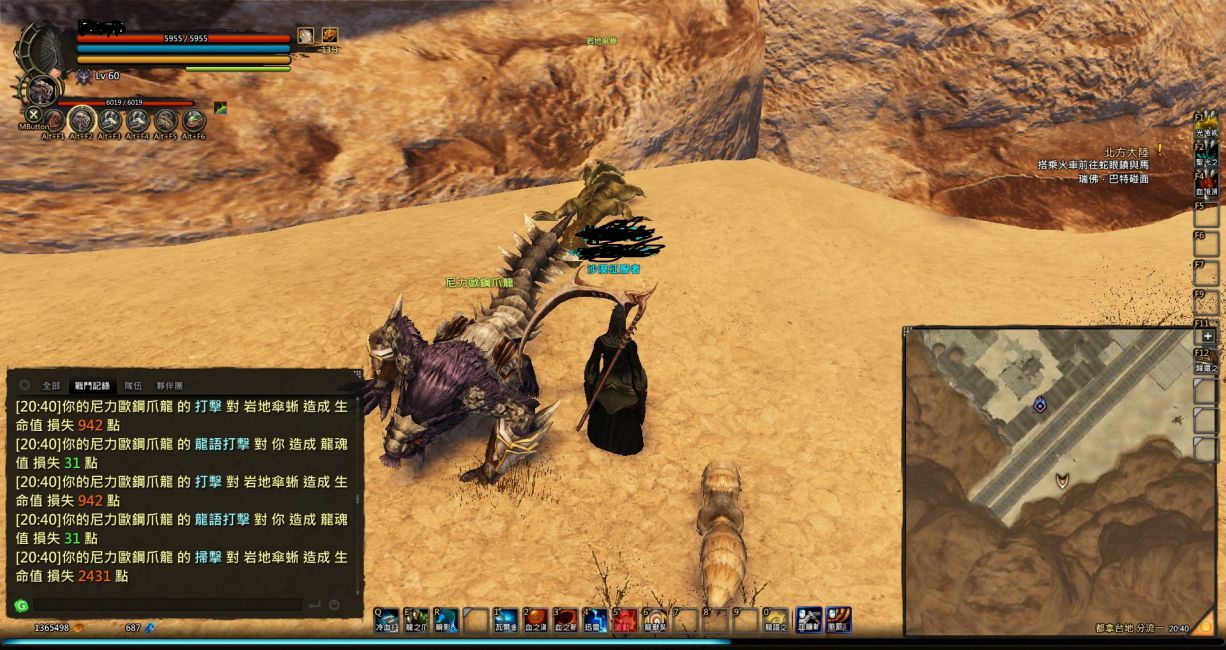The height and width of the screenshot is (650, 1226).
Task: Activate the Q hotbar skill 冷血
Action: [x=387, y=620]
